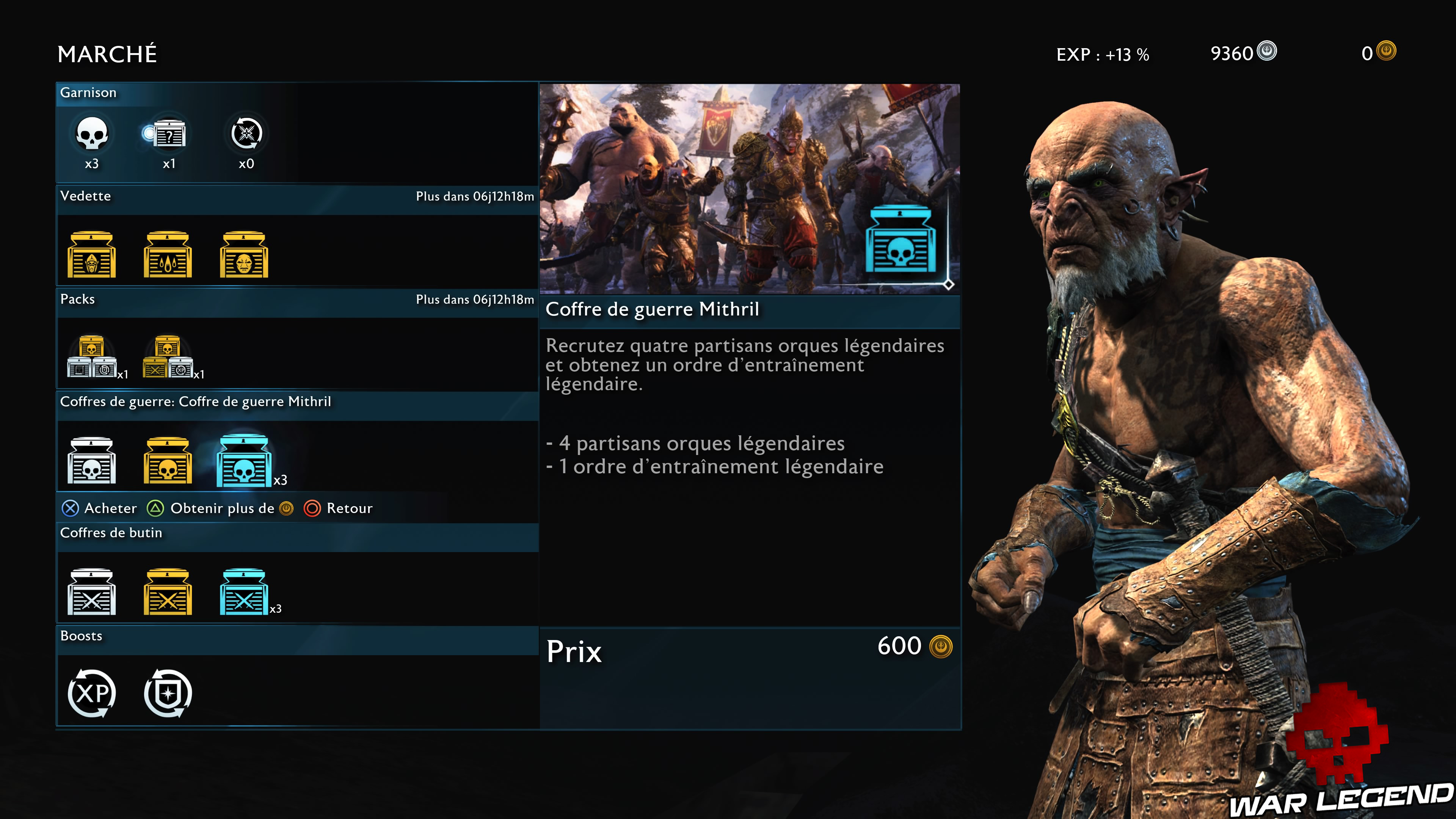The image size is (1456, 819).
Task: Choose the first gold Vedette chest with helmet
Action: point(91,255)
